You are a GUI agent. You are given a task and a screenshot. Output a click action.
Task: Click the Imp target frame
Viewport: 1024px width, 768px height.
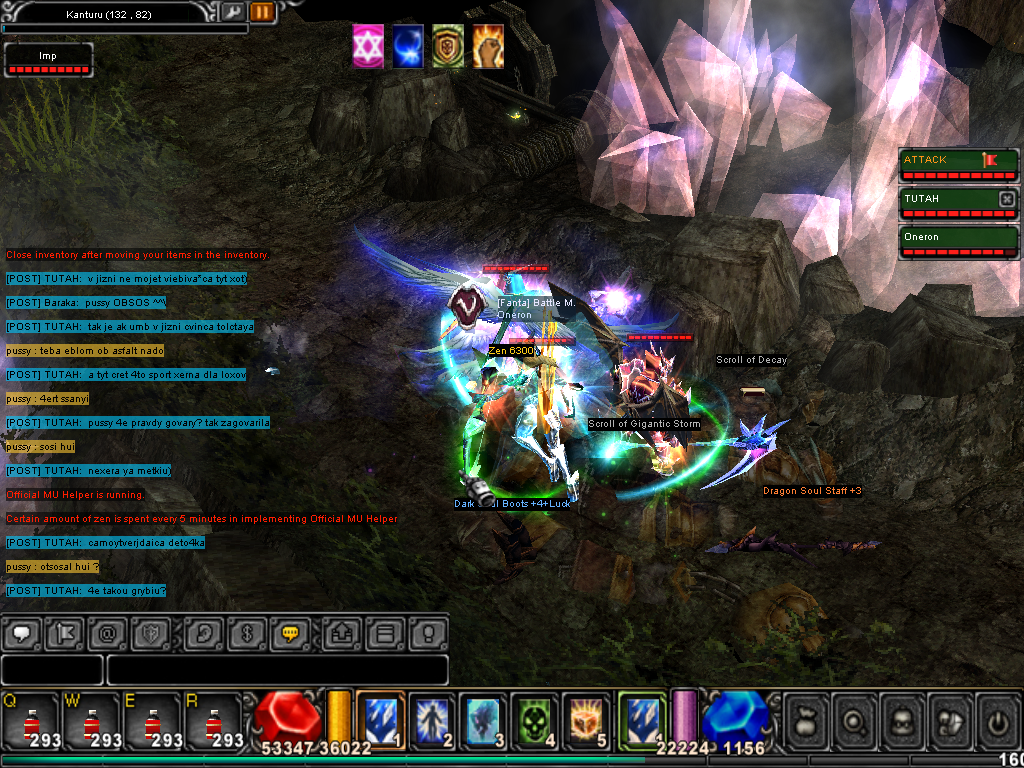coord(48,60)
